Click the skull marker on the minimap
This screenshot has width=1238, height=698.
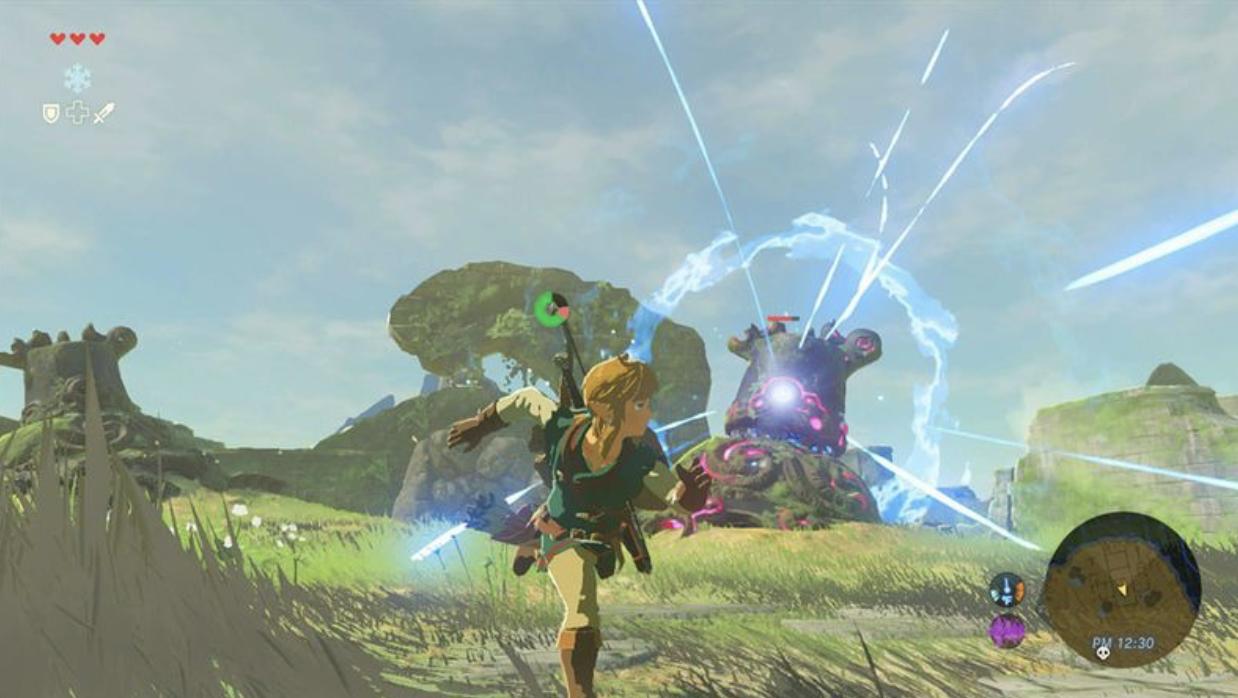(1103, 653)
